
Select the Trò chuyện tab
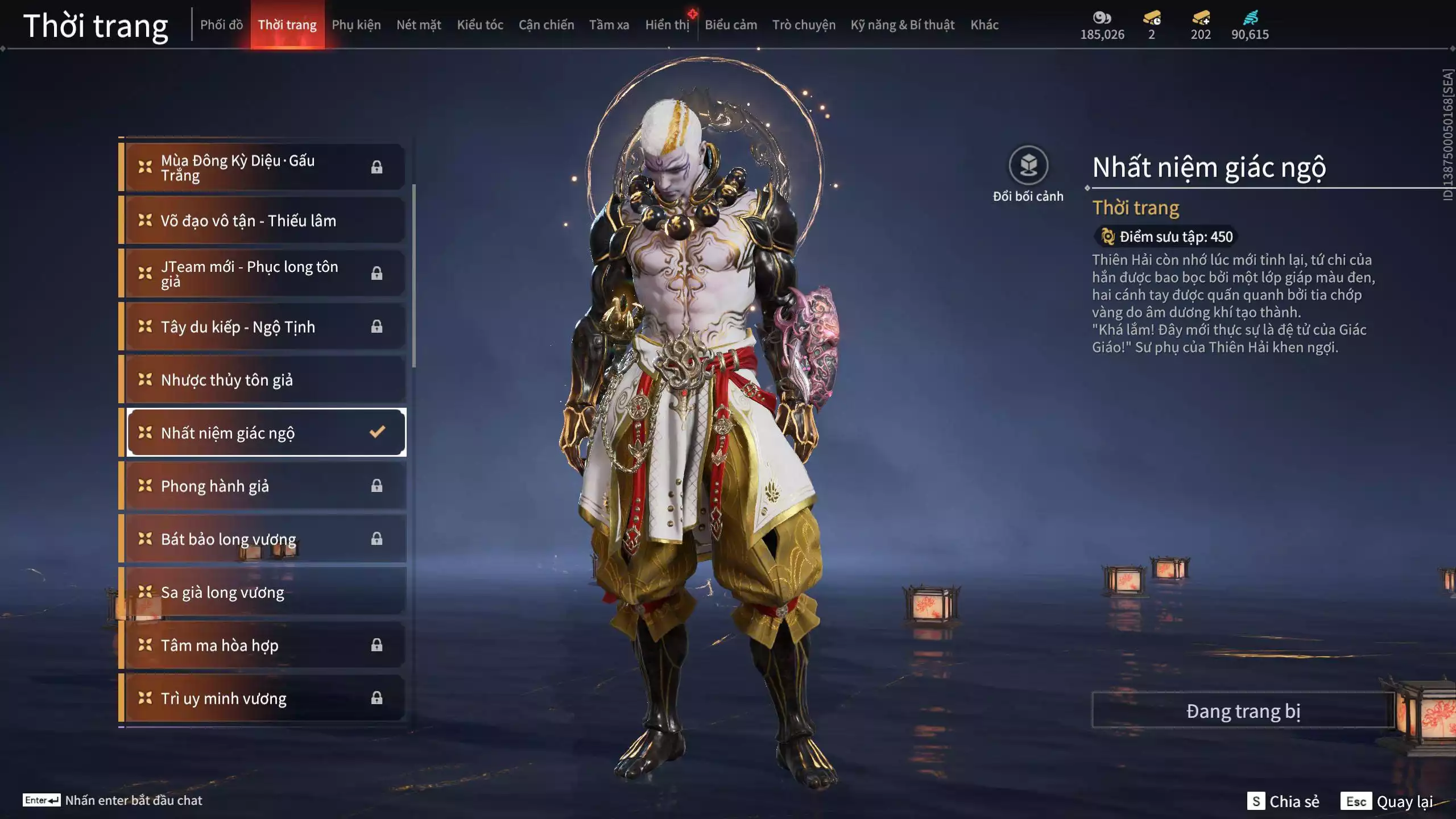click(x=804, y=25)
